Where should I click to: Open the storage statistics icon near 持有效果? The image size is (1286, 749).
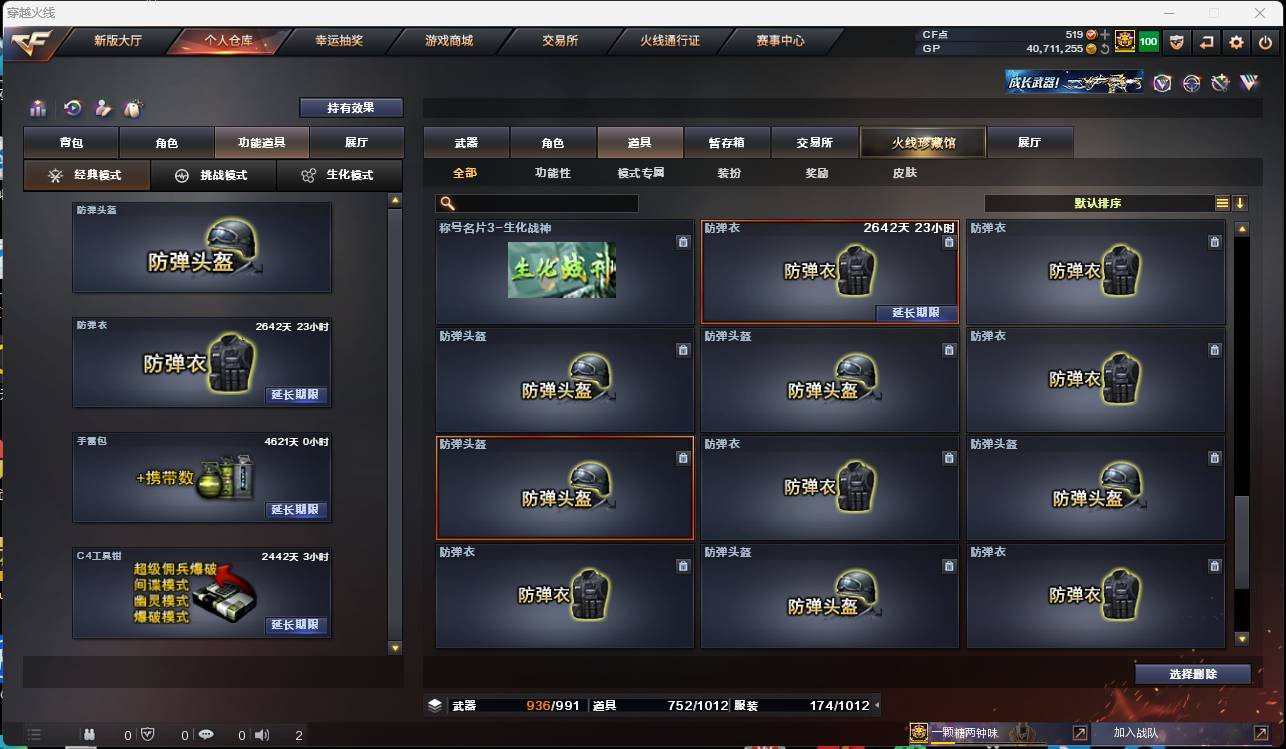coord(38,107)
